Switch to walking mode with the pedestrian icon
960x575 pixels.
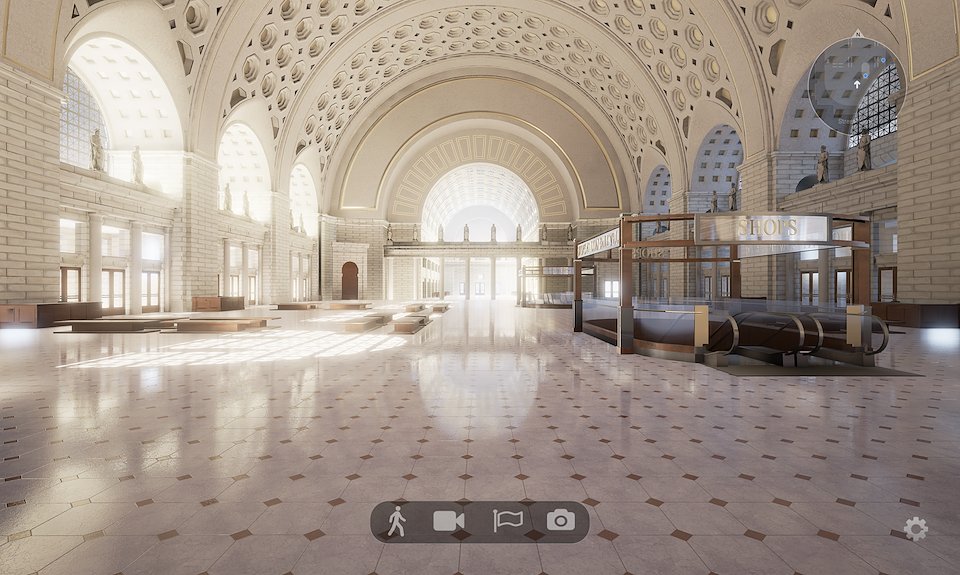(x=397, y=521)
